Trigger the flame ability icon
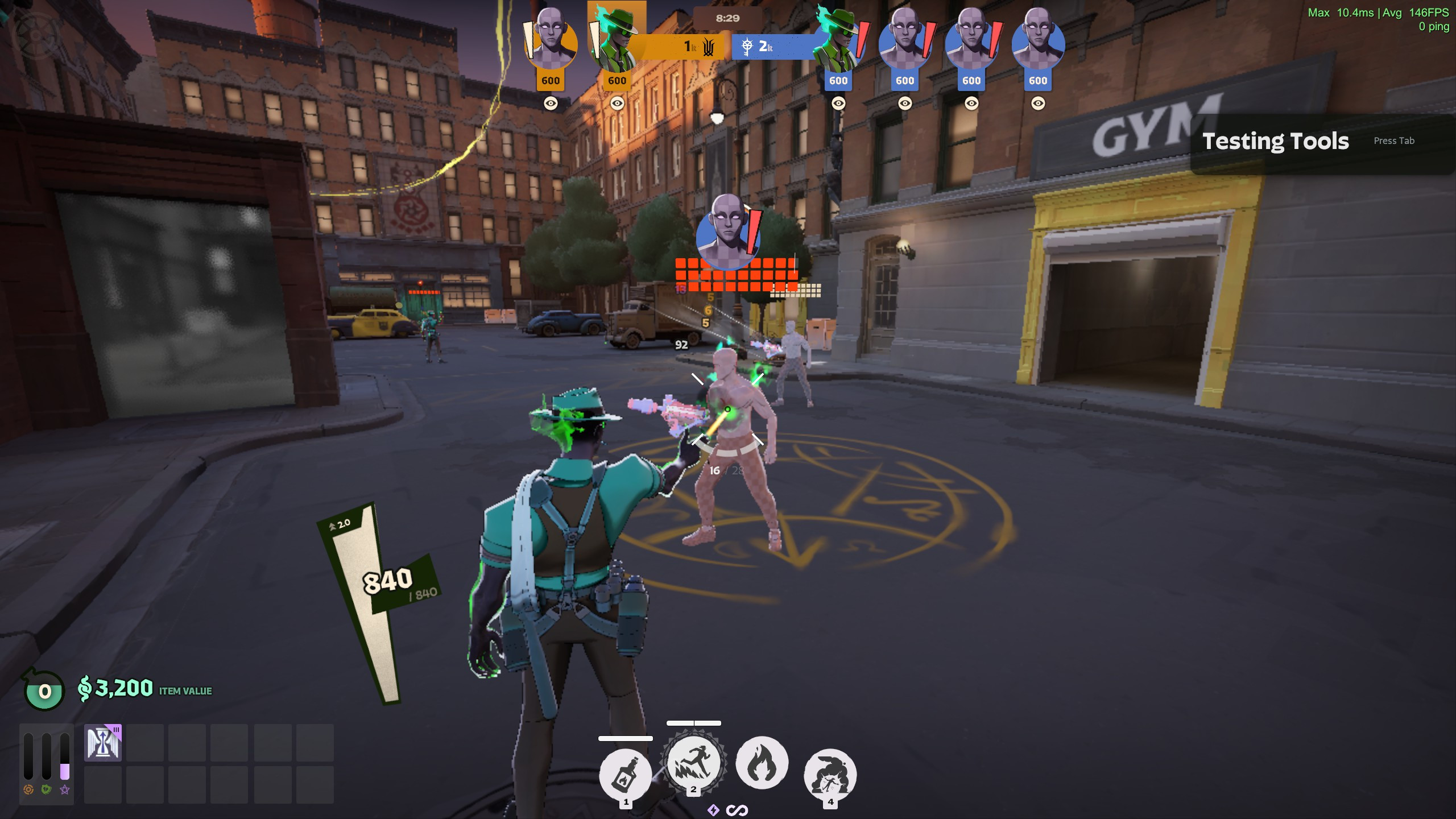 point(762,763)
